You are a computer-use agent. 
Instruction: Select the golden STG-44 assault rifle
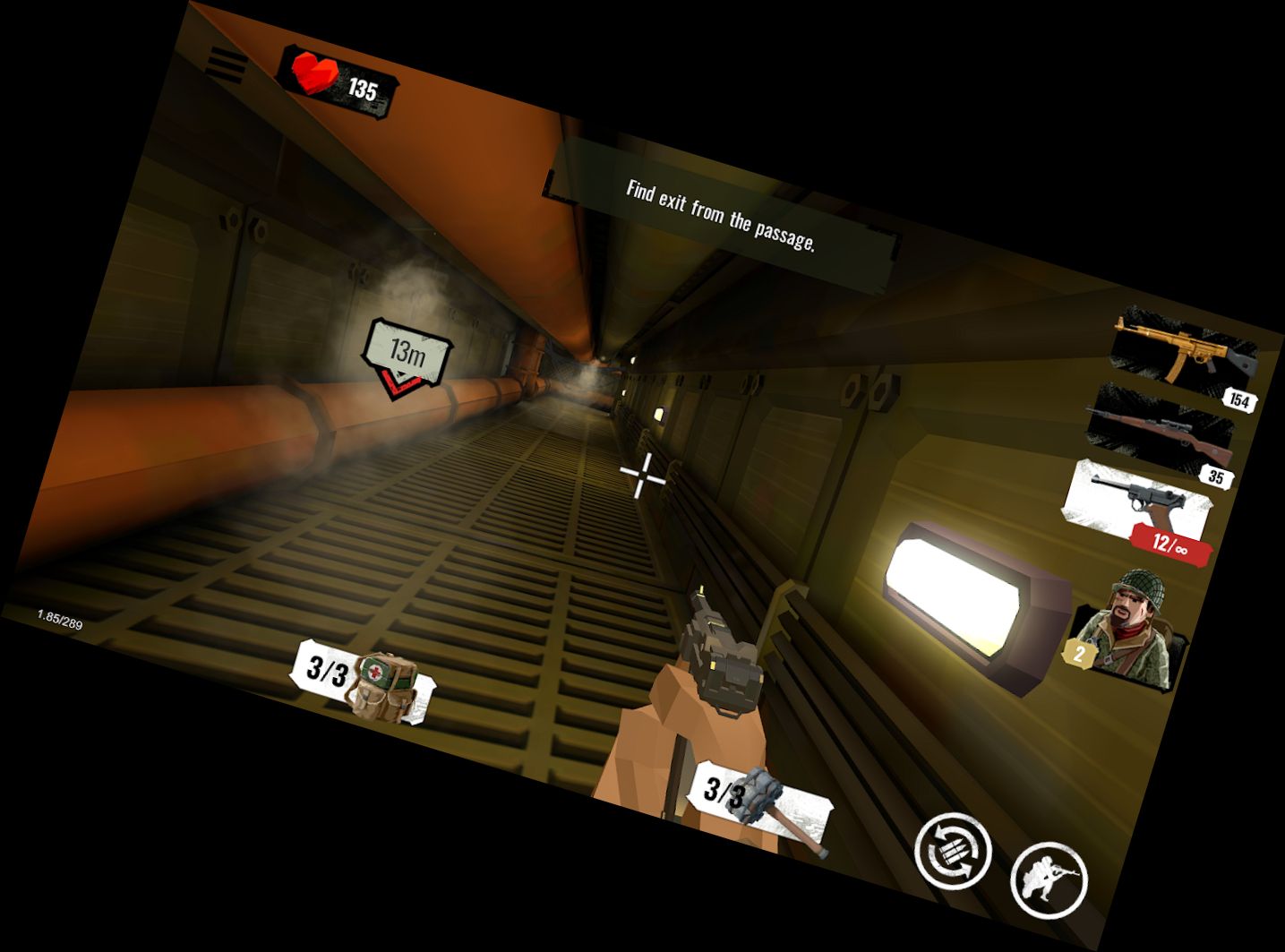[x=1174, y=348]
